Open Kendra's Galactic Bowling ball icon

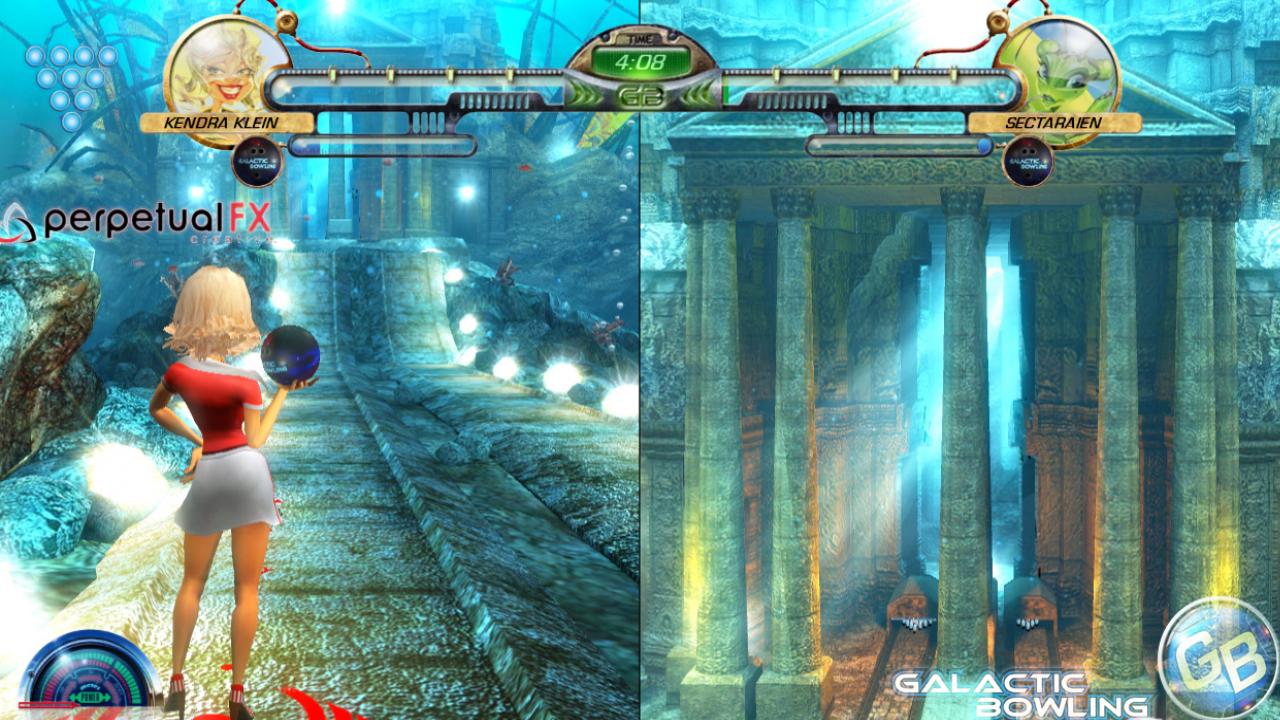point(258,160)
